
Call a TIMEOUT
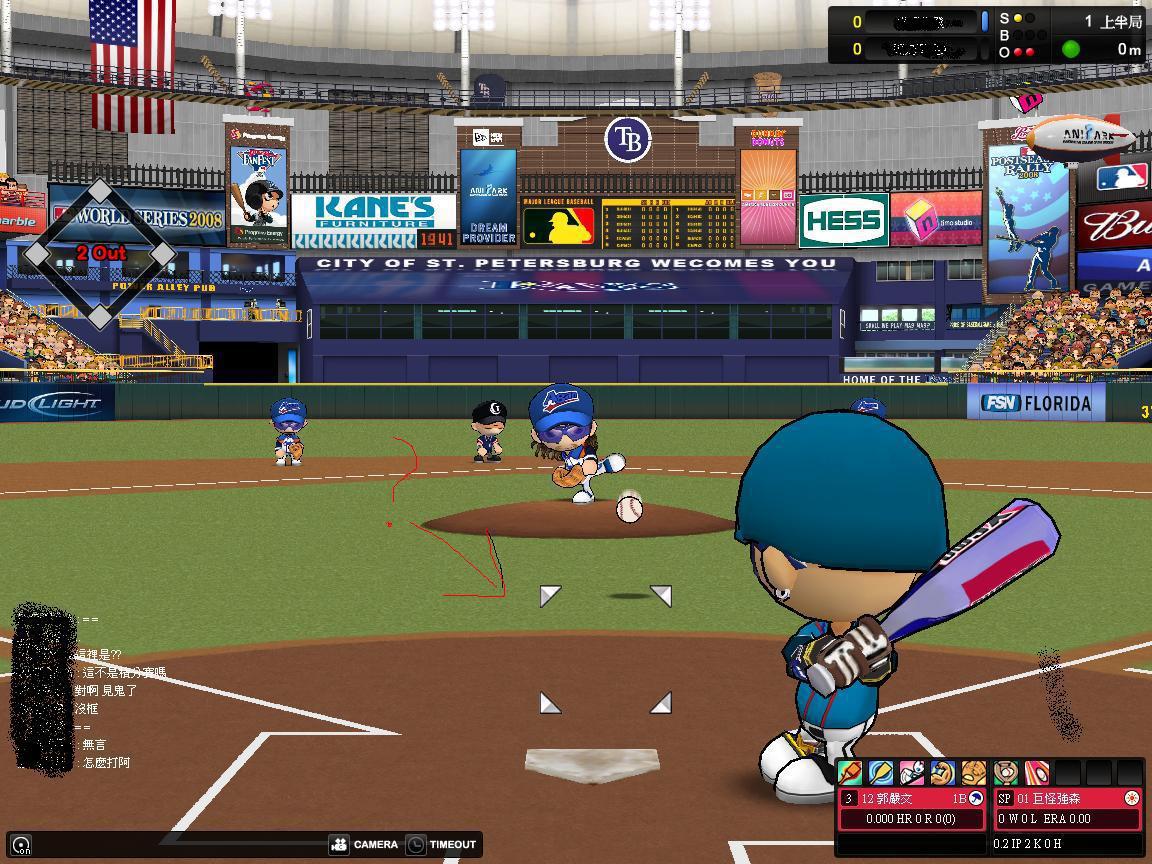(441, 844)
